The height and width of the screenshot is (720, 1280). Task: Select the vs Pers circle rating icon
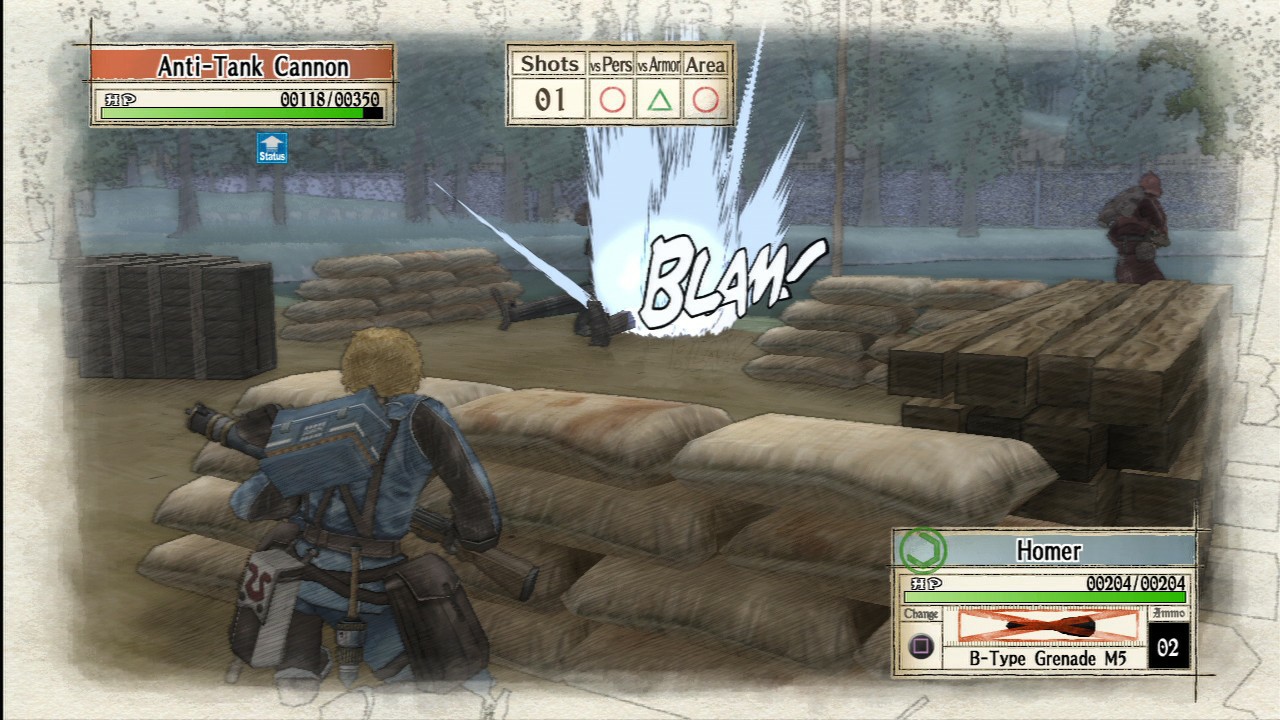tap(611, 99)
